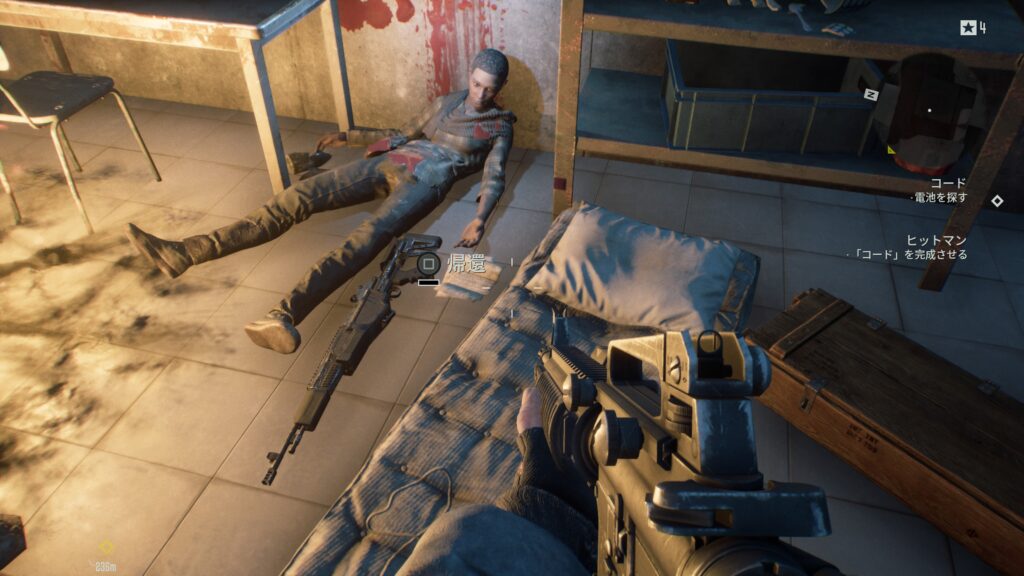Click the star level icon

[x=967, y=28]
